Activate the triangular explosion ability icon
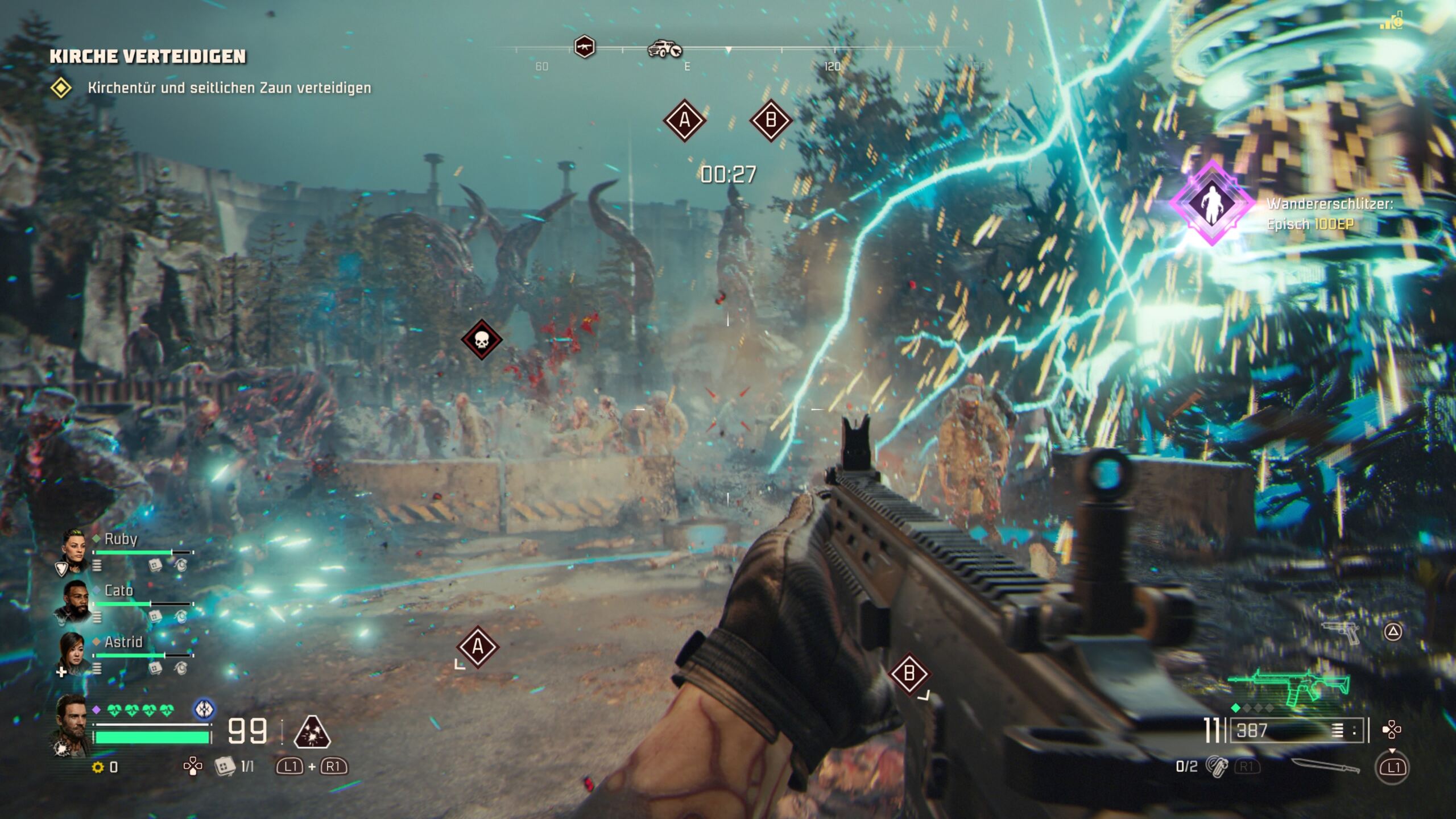This screenshot has height=819, width=1456. click(312, 731)
